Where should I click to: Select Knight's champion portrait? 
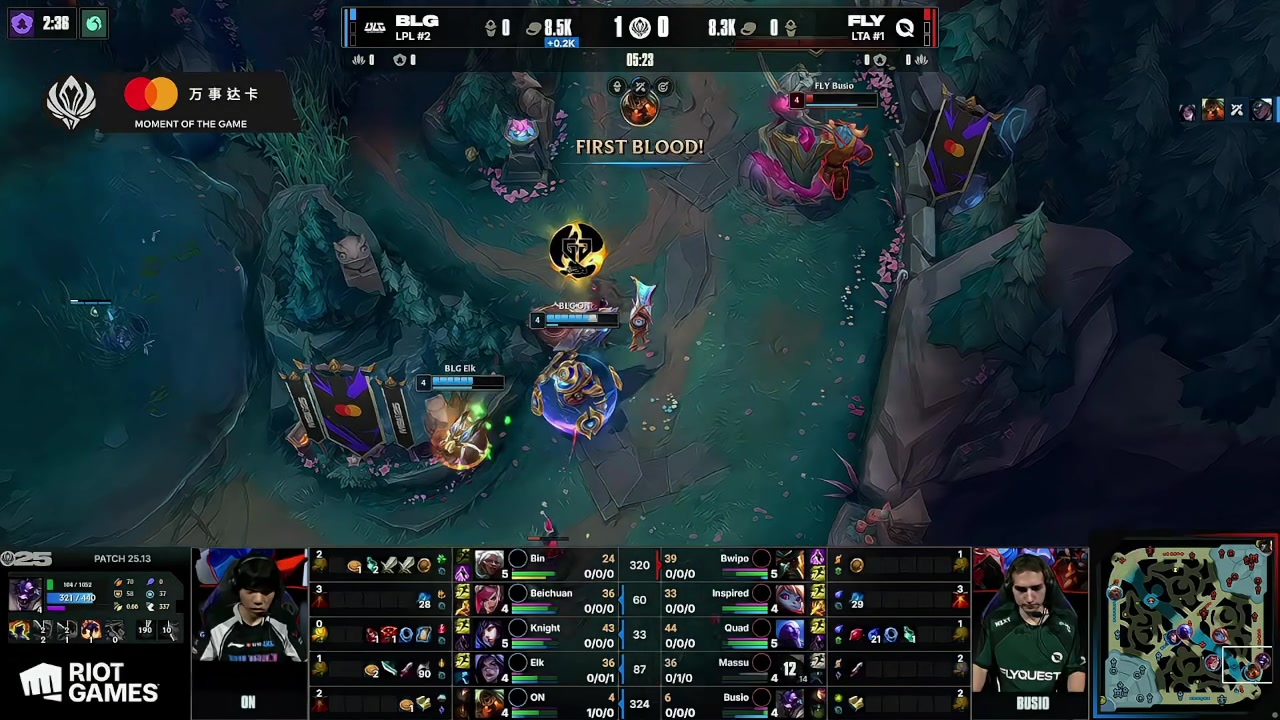tap(490, 634)
